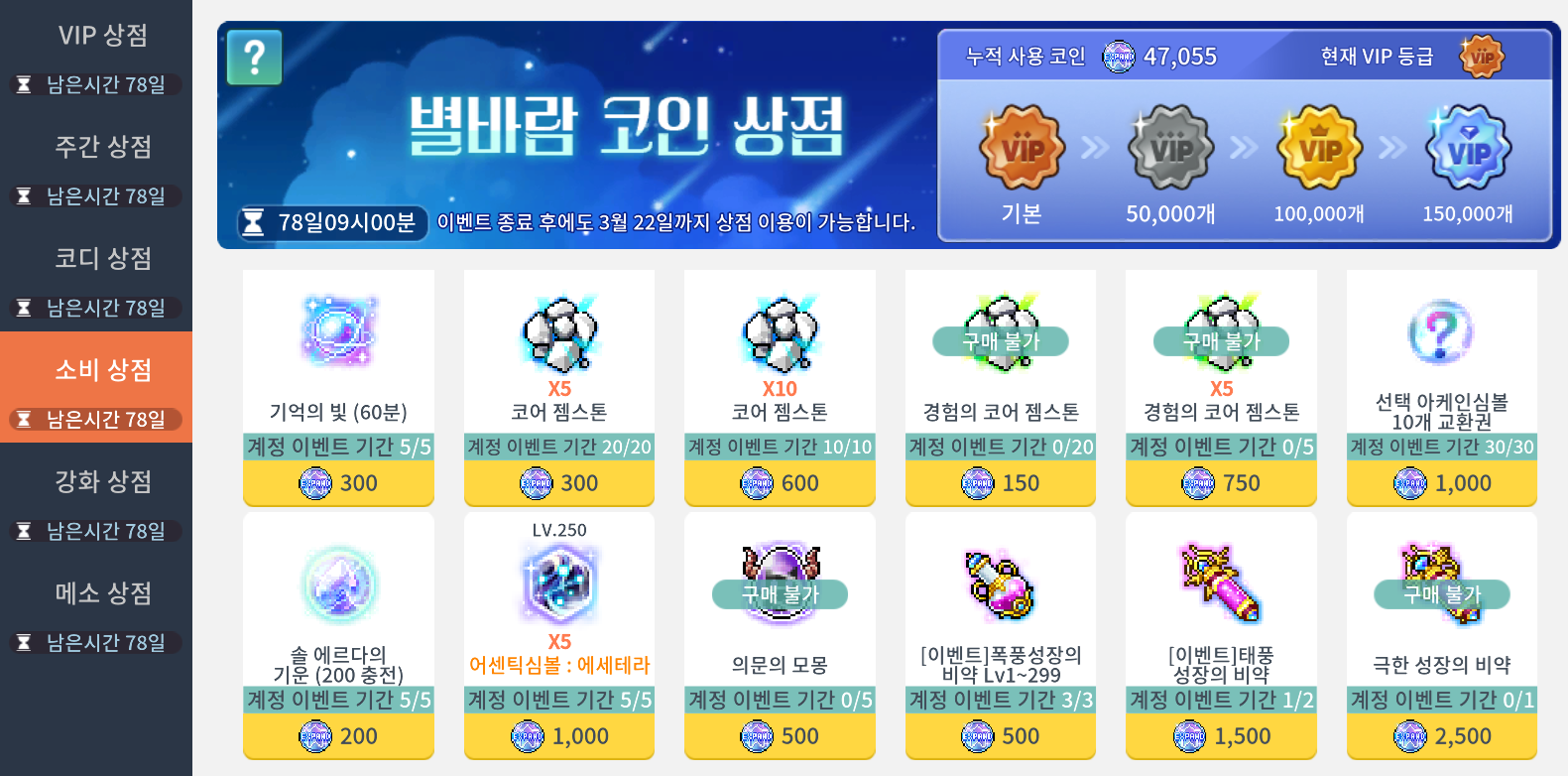Click the bronze 기본 VIP badge
1568x776 pixels.
point(1020,149)
